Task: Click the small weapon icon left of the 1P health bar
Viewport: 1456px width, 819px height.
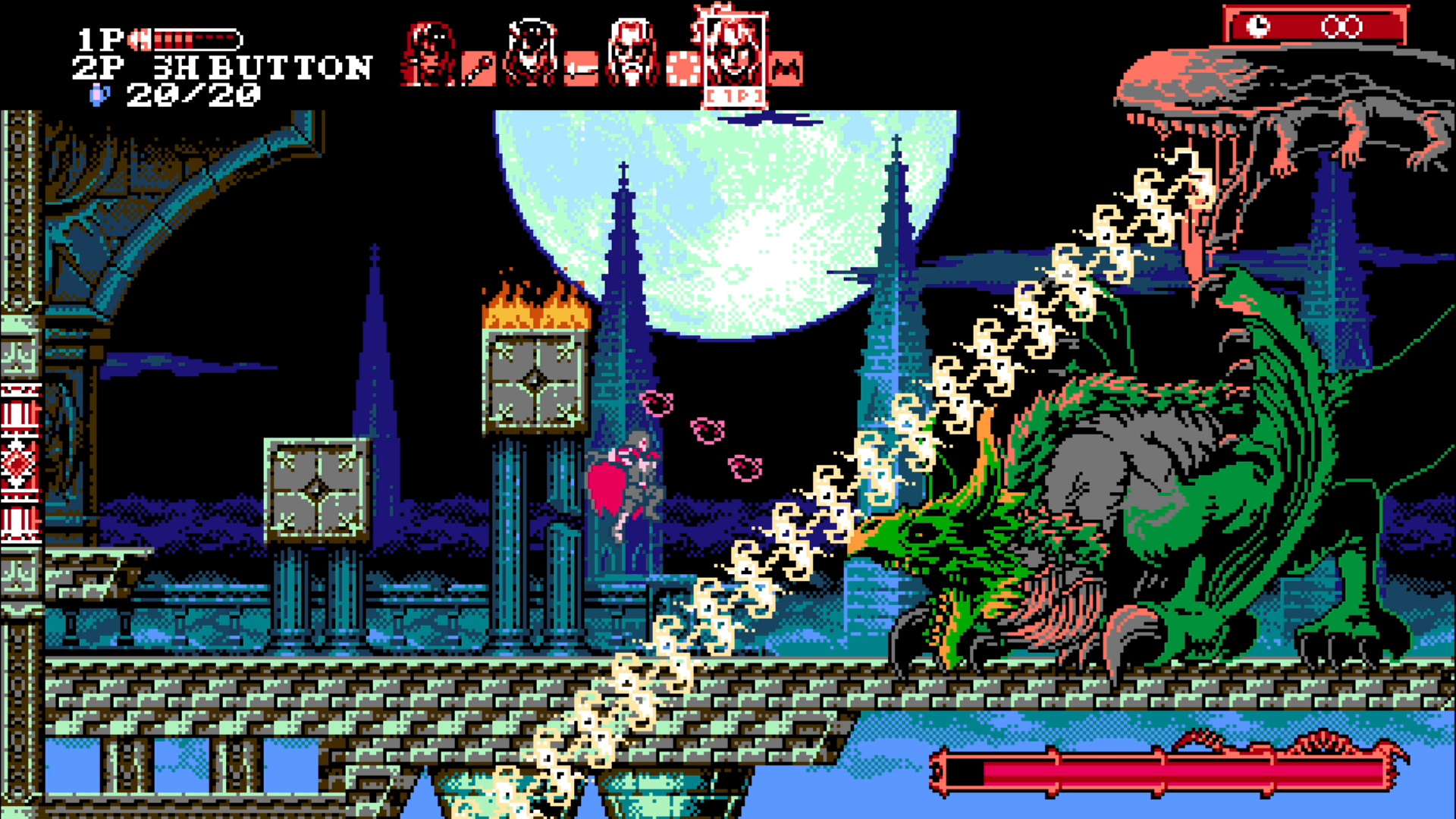Action: coord(141,39)
